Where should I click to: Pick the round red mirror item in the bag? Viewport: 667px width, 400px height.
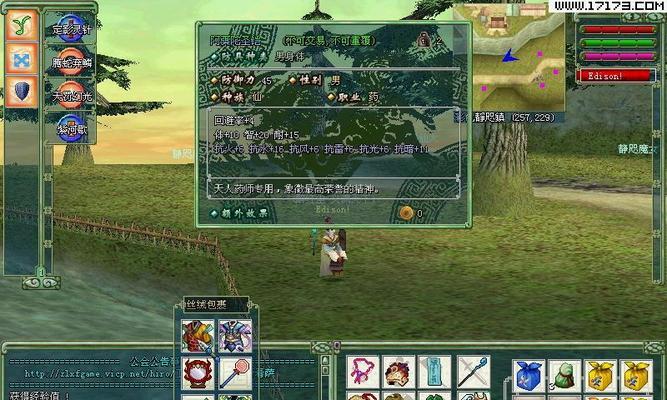click(198, 375)
